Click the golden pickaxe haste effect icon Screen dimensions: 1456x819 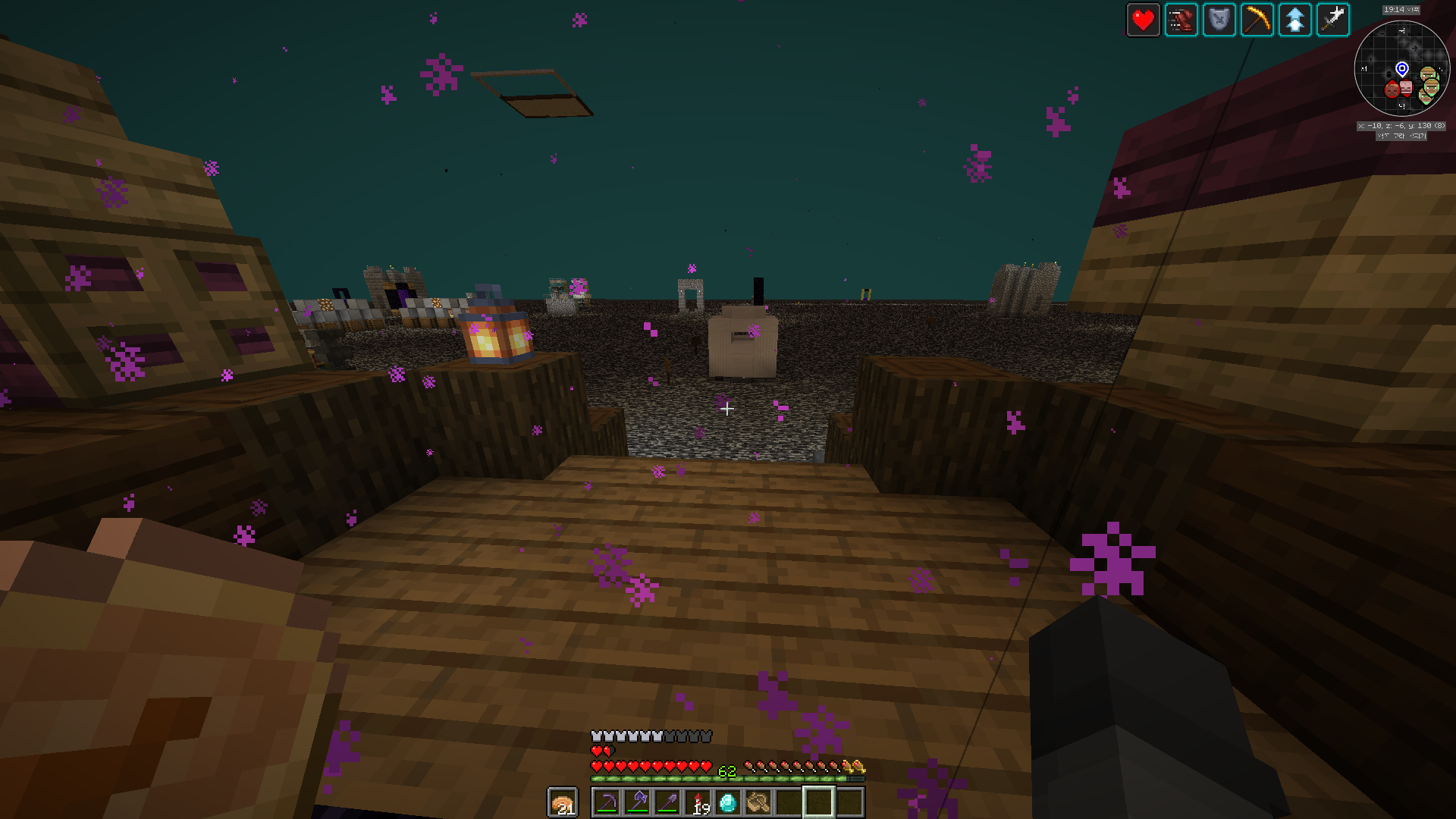click(1257, 20)
